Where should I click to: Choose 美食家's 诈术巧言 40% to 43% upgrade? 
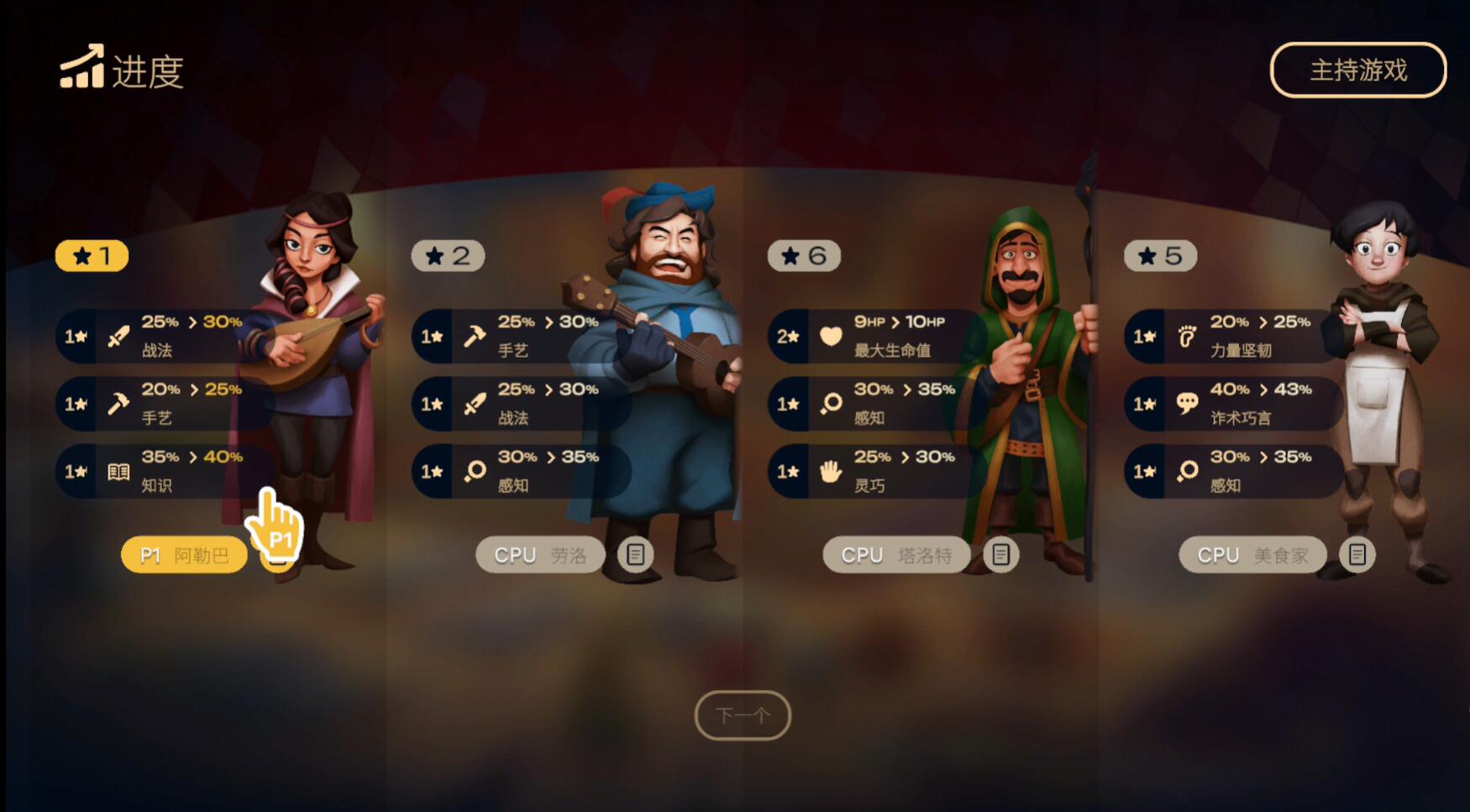coord(1232,404)
